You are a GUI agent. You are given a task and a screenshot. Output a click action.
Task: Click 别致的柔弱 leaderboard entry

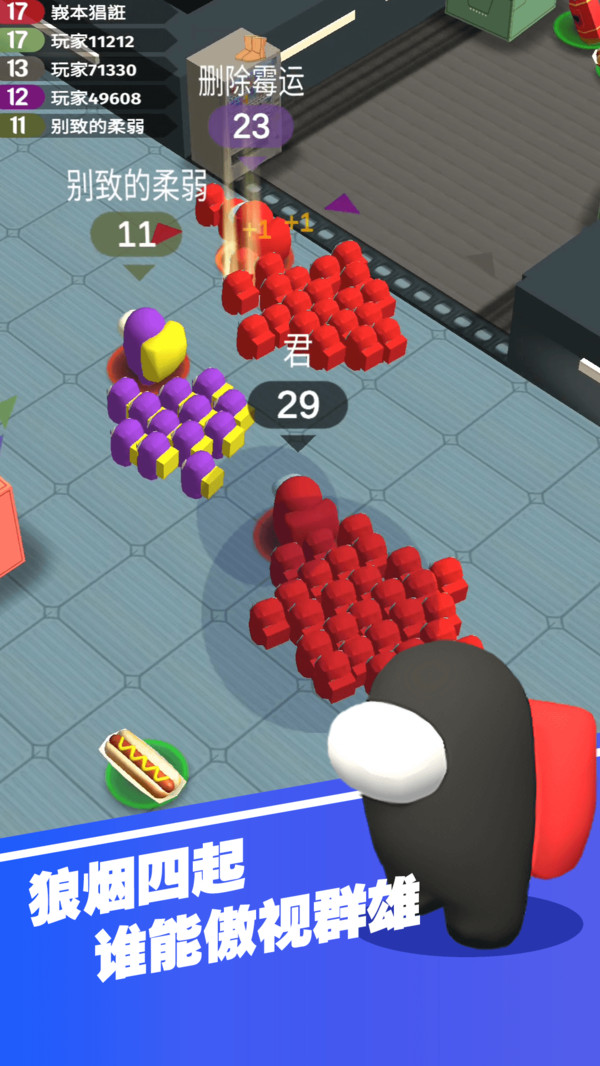pos(90,125)
